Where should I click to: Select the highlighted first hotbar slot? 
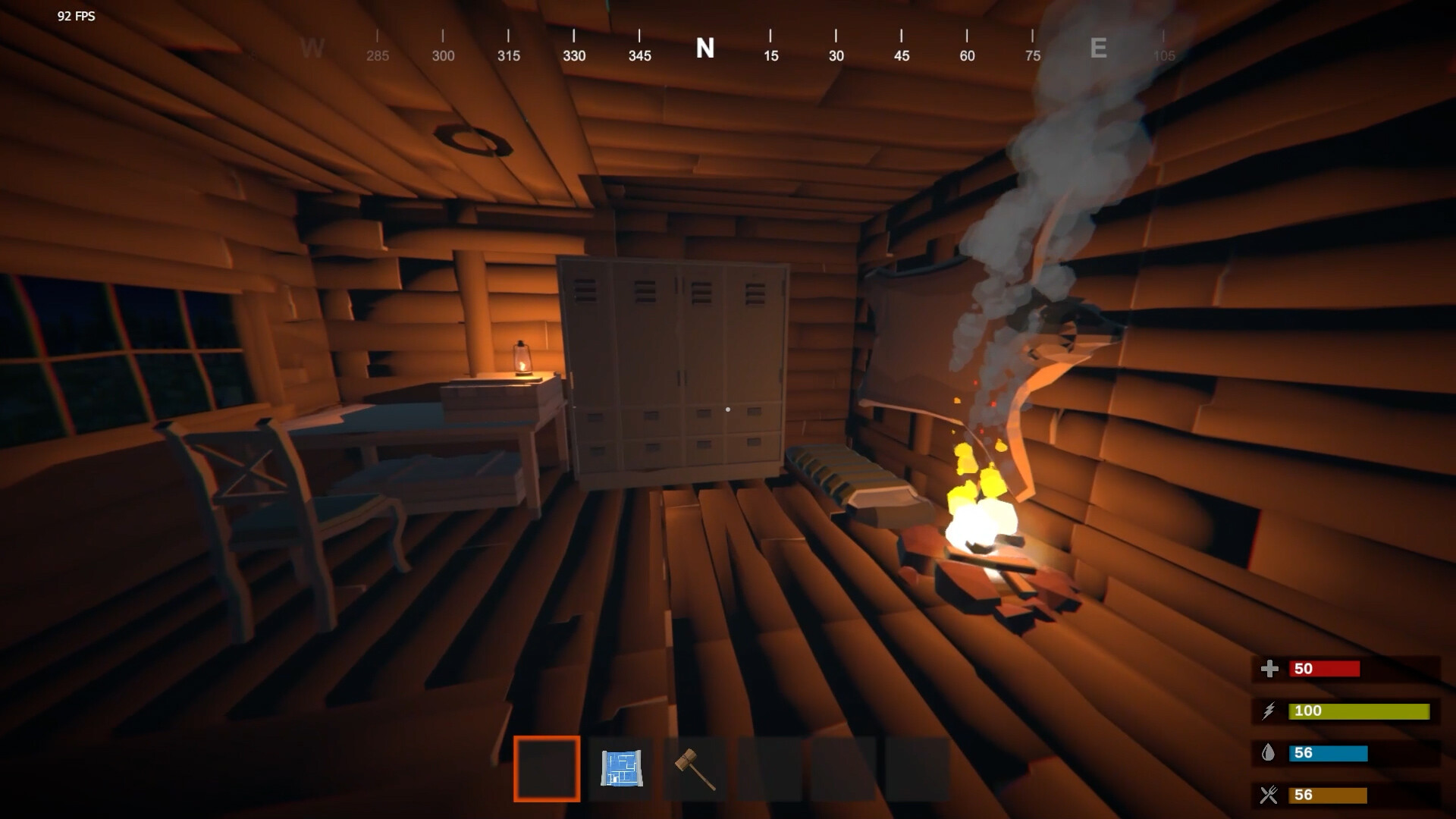click(x=547, y=768)
